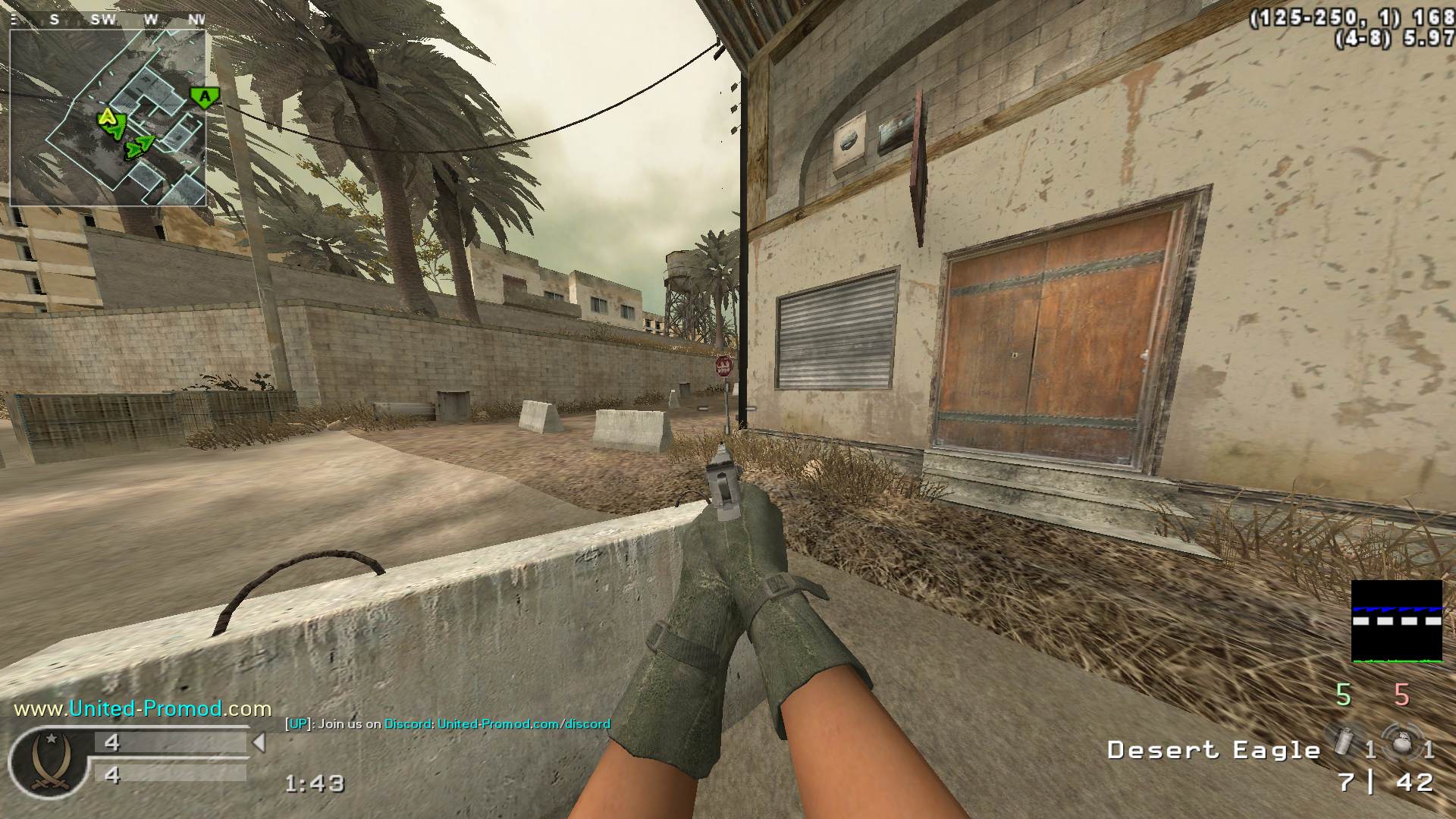
Task: Click the network lagometer graph
Action: pyautogui.click(x=1396, y=621)
